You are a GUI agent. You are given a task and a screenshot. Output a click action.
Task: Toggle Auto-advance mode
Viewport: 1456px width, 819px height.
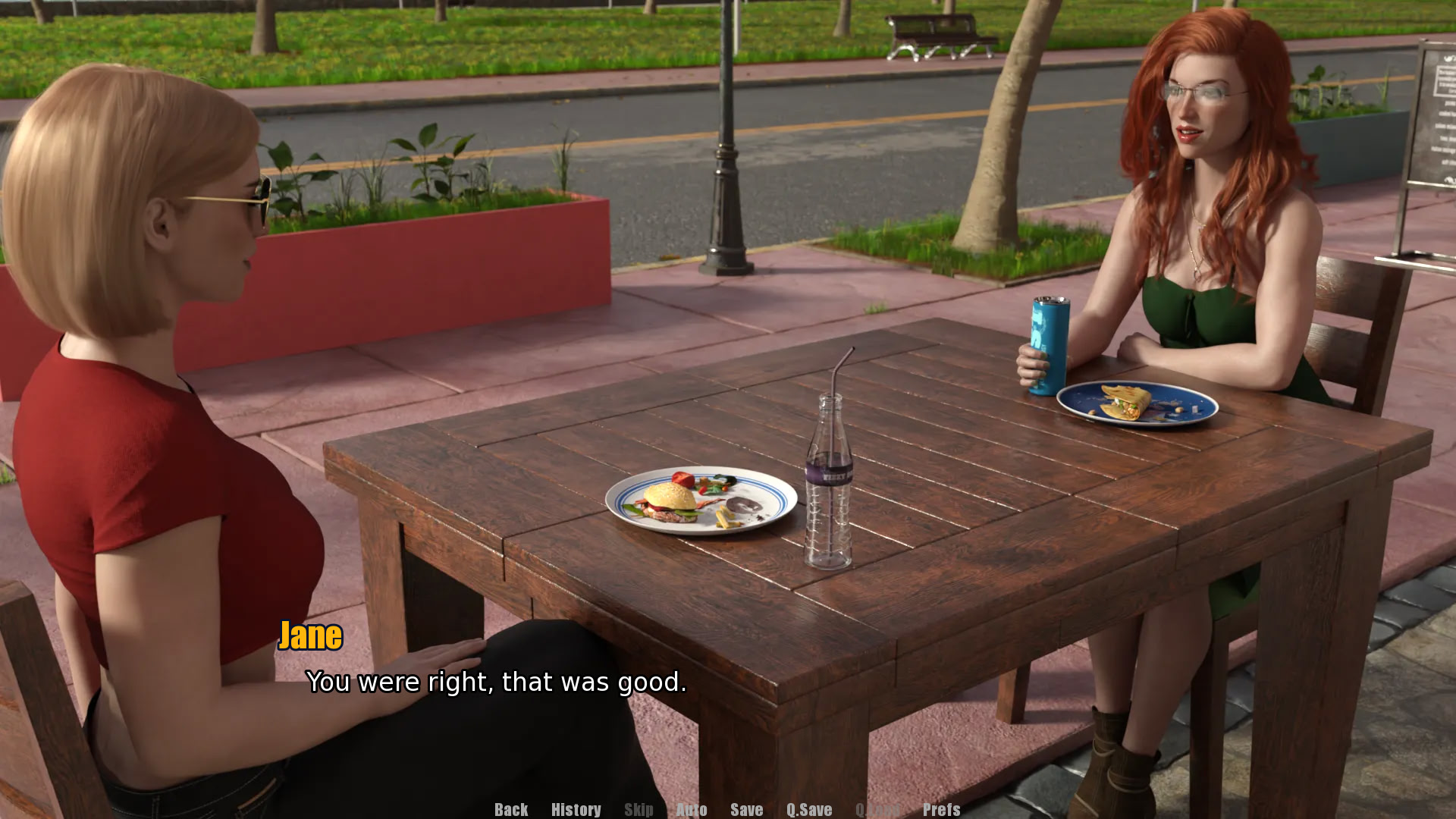click(x=691, y=809)
